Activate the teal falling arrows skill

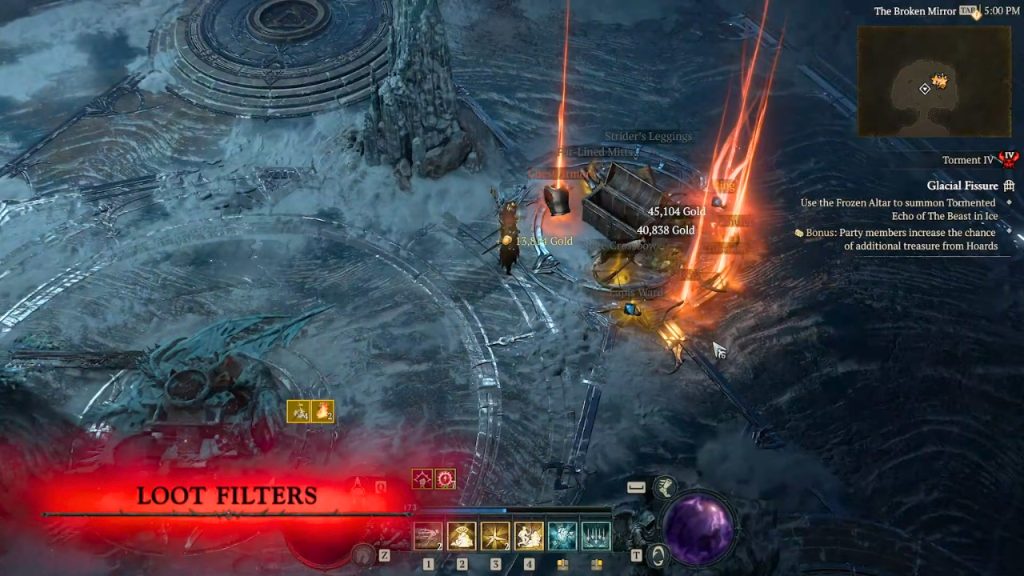[x=596, y=537]
